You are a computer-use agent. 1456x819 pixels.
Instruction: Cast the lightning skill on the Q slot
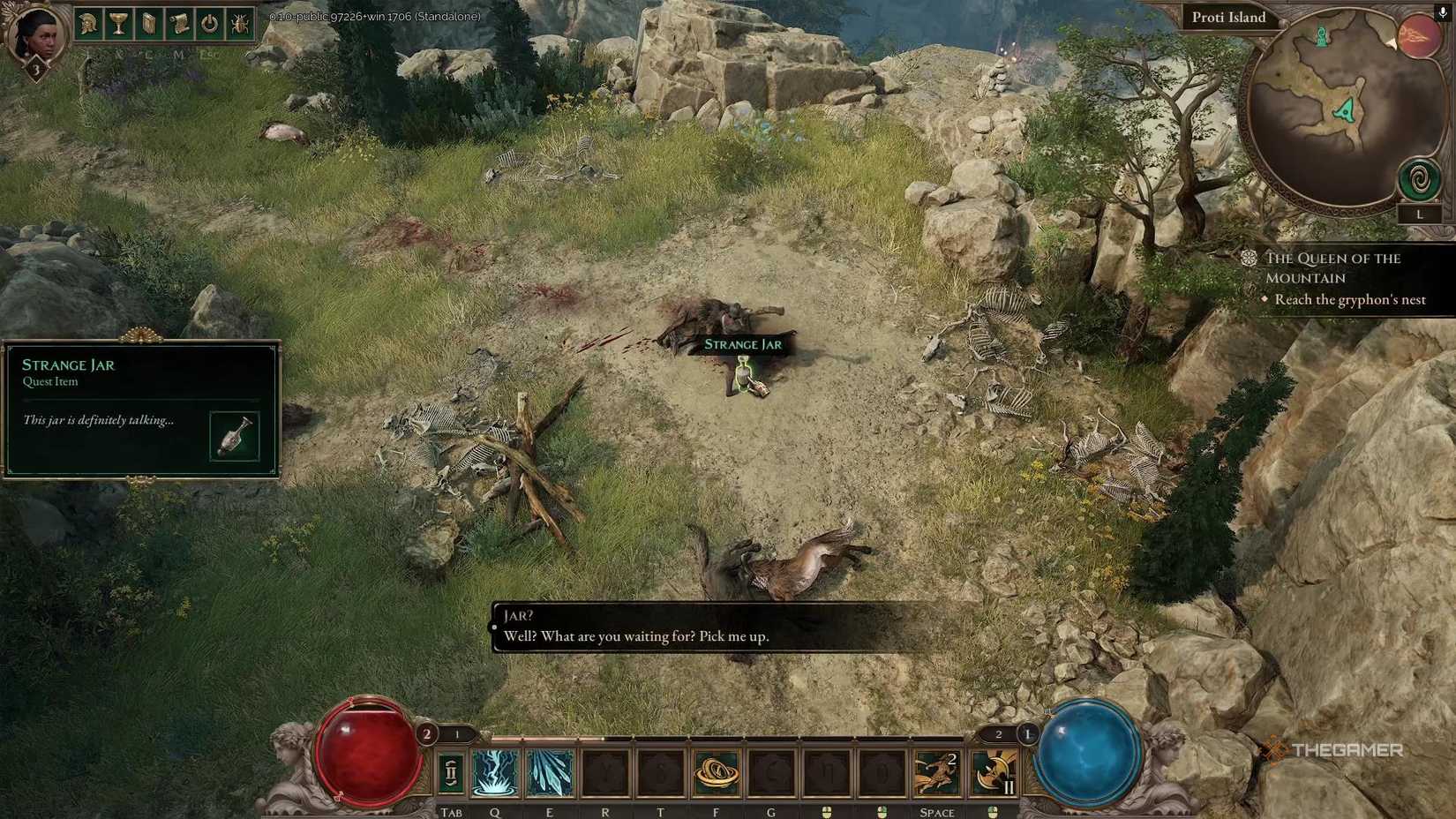(x=495, y=771)
